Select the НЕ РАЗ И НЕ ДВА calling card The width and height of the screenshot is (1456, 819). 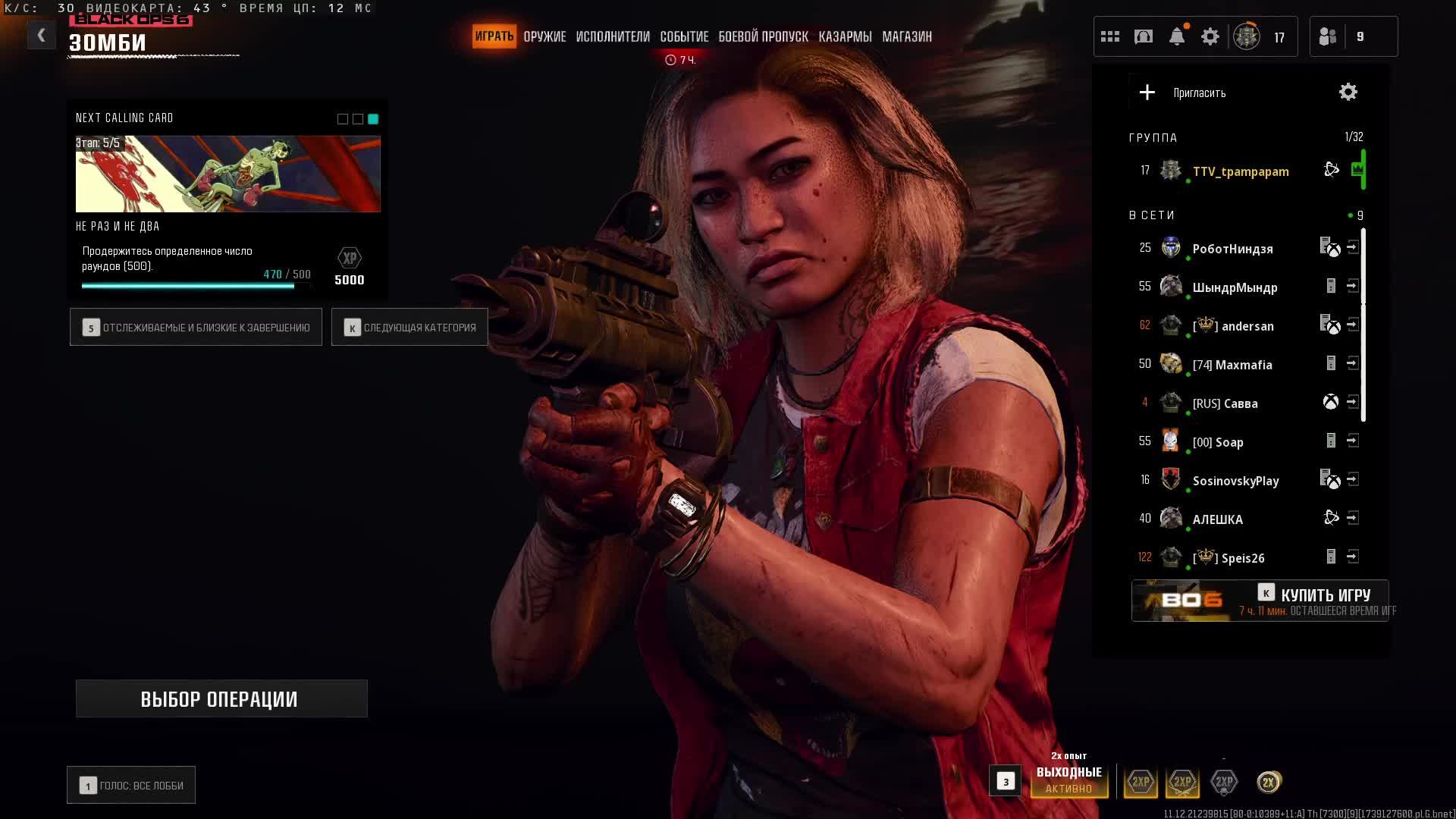tap(227, 174)
